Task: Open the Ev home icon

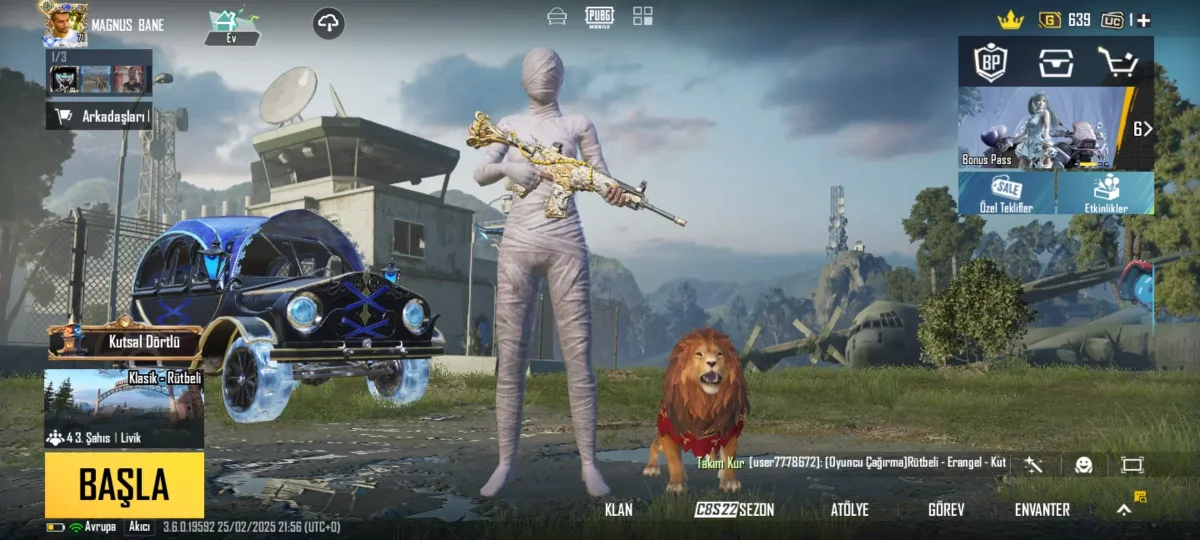Action: 232,26
